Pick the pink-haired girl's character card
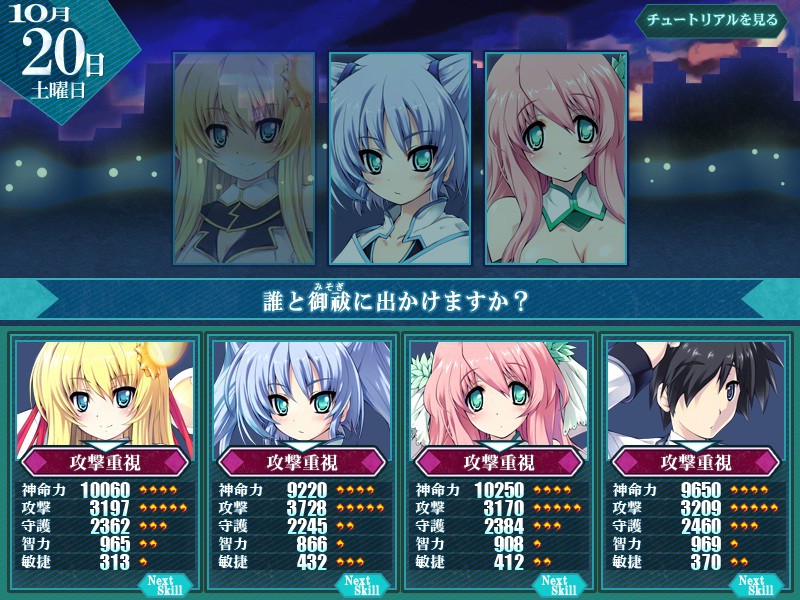Screen dimensions: 800x600 pyautogui.click(x=498, y=400)
